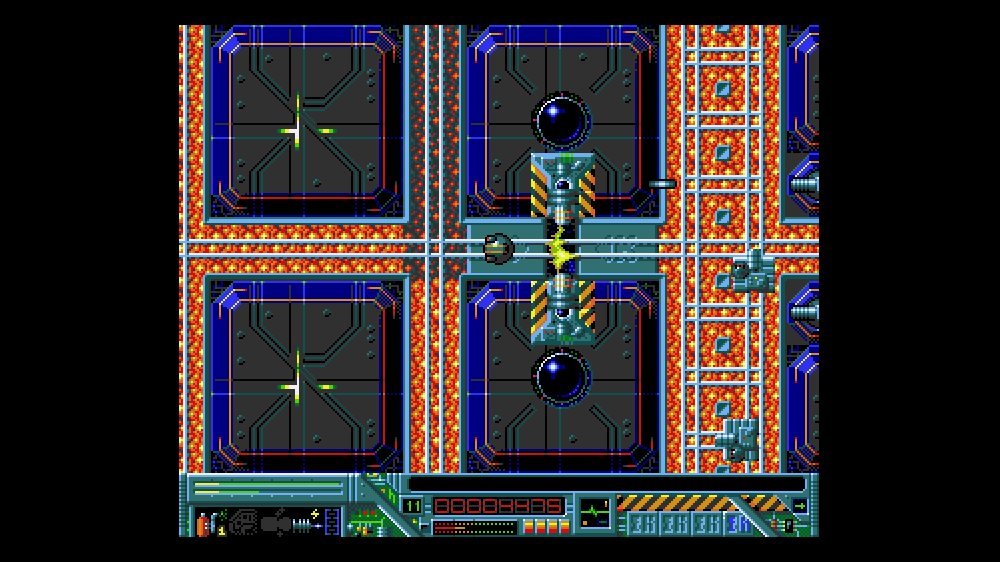The width and height of the screenshot is (1000, 562).
Task: Click the greyed-out helmet icon
Action: [x=242, y=522]
